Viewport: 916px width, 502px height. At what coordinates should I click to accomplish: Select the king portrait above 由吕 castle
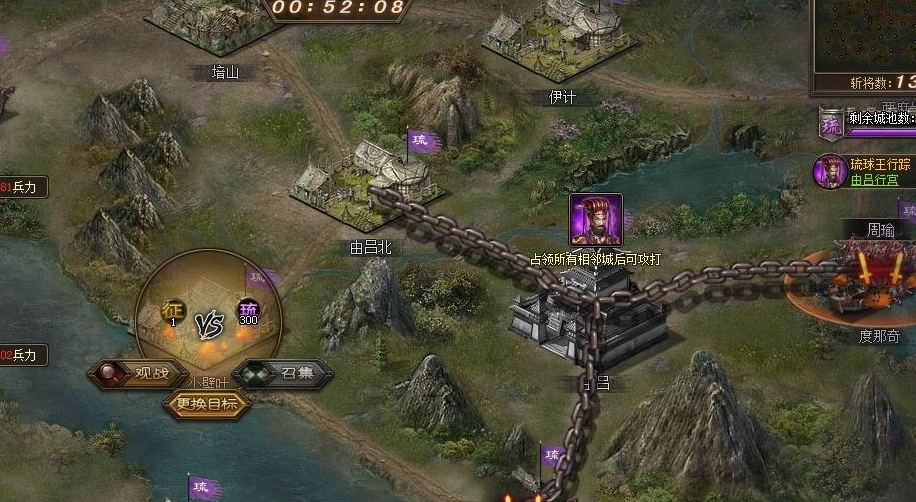[596, 220]
